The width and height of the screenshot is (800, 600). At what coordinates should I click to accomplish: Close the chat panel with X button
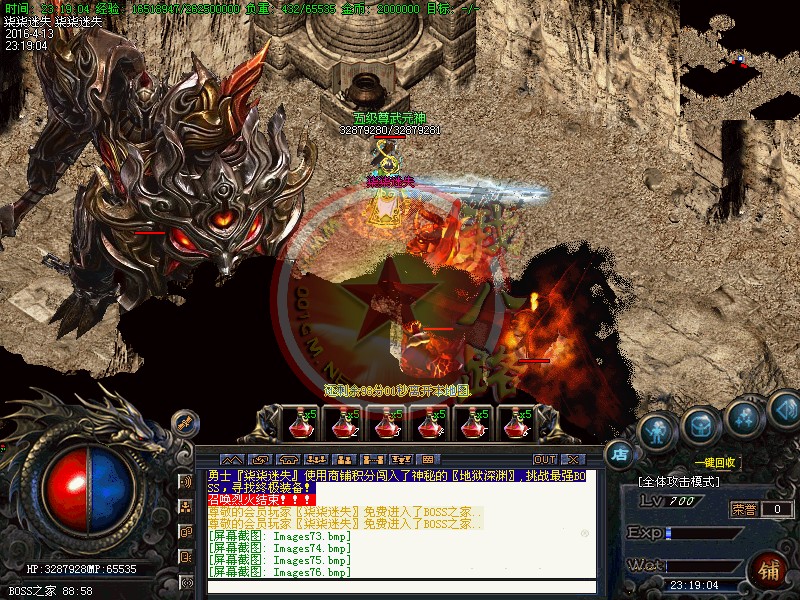tap(571, 460)
